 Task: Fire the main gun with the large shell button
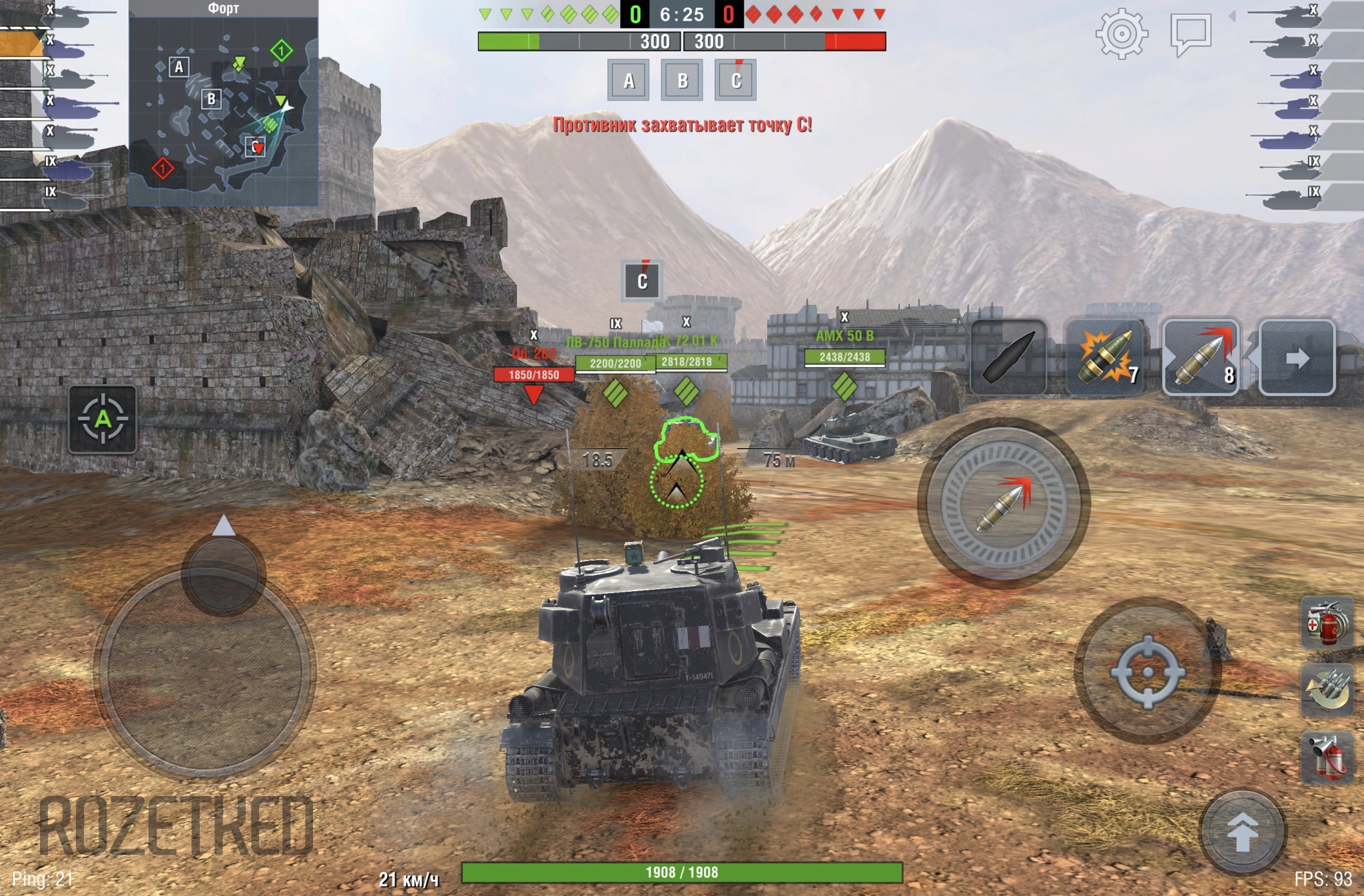pyautogui.click(x=1003, y=504)
